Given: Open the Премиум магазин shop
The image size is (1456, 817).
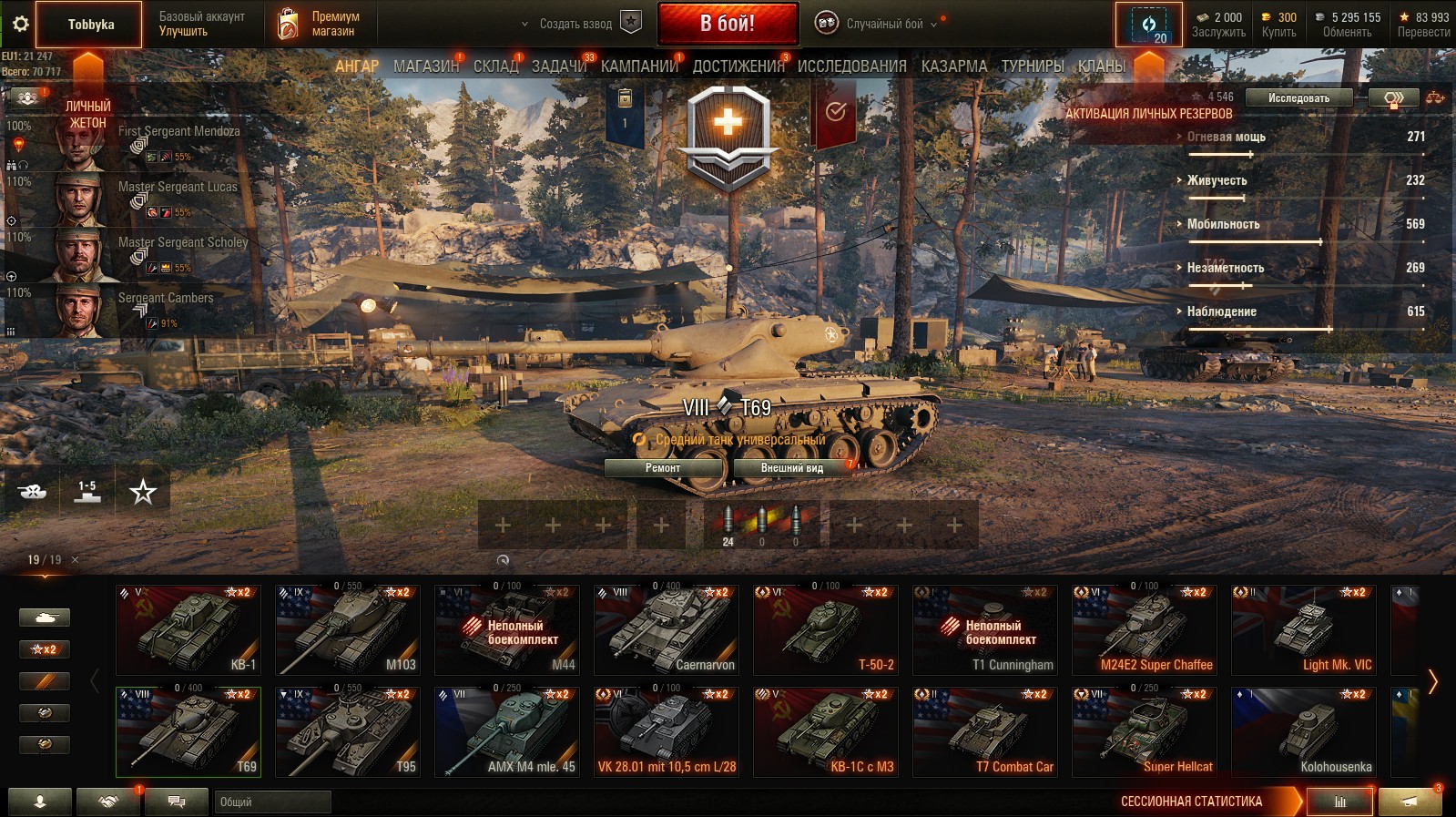Looking at the screenshot, I should [318, 24].
